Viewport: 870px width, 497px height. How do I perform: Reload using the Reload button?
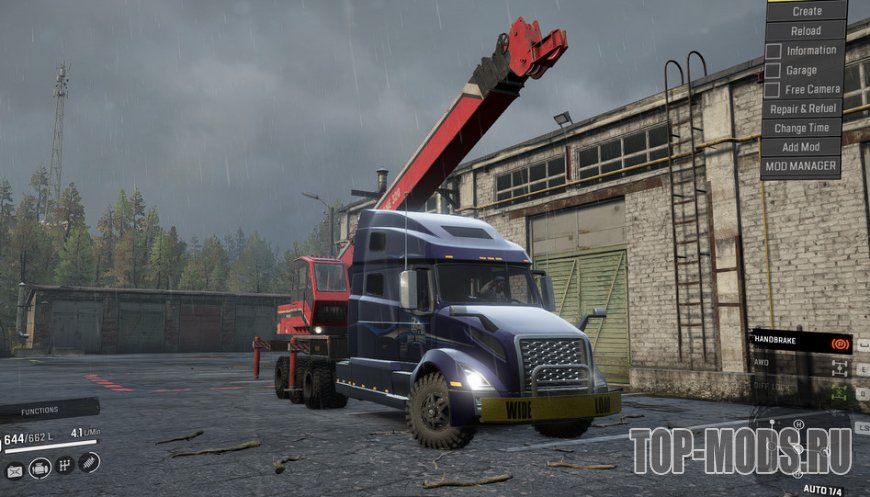(806, 30)
